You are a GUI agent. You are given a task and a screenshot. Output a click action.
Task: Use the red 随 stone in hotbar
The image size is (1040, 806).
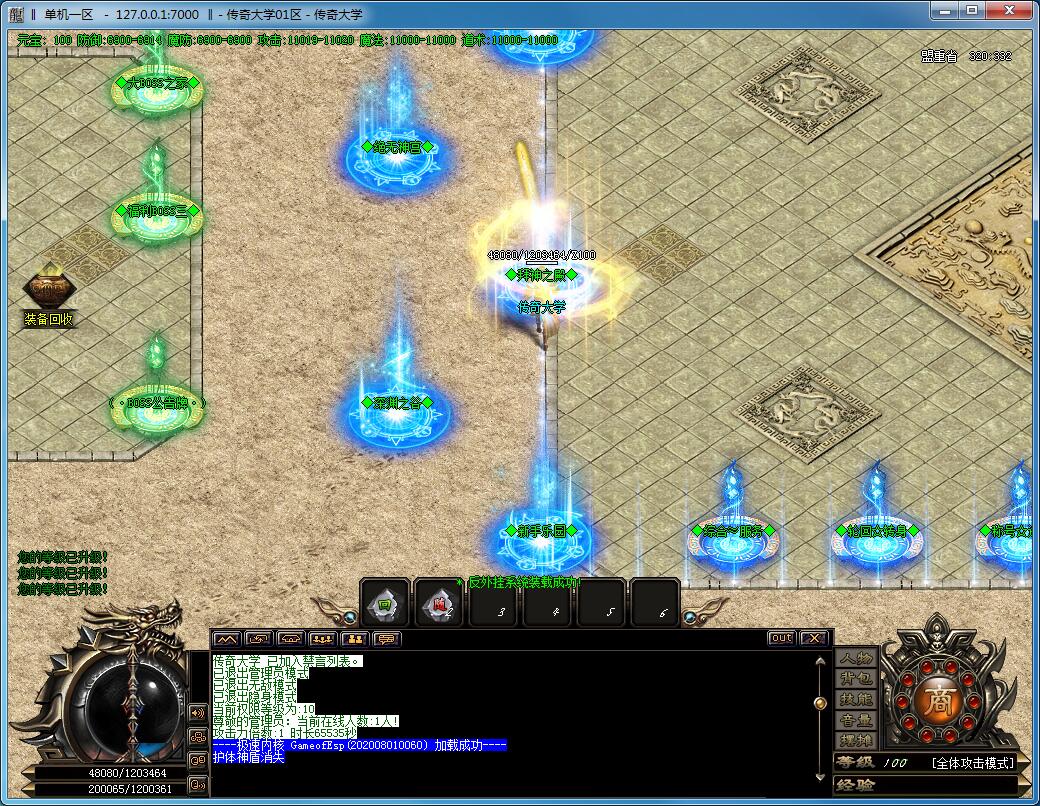(439, 604)
